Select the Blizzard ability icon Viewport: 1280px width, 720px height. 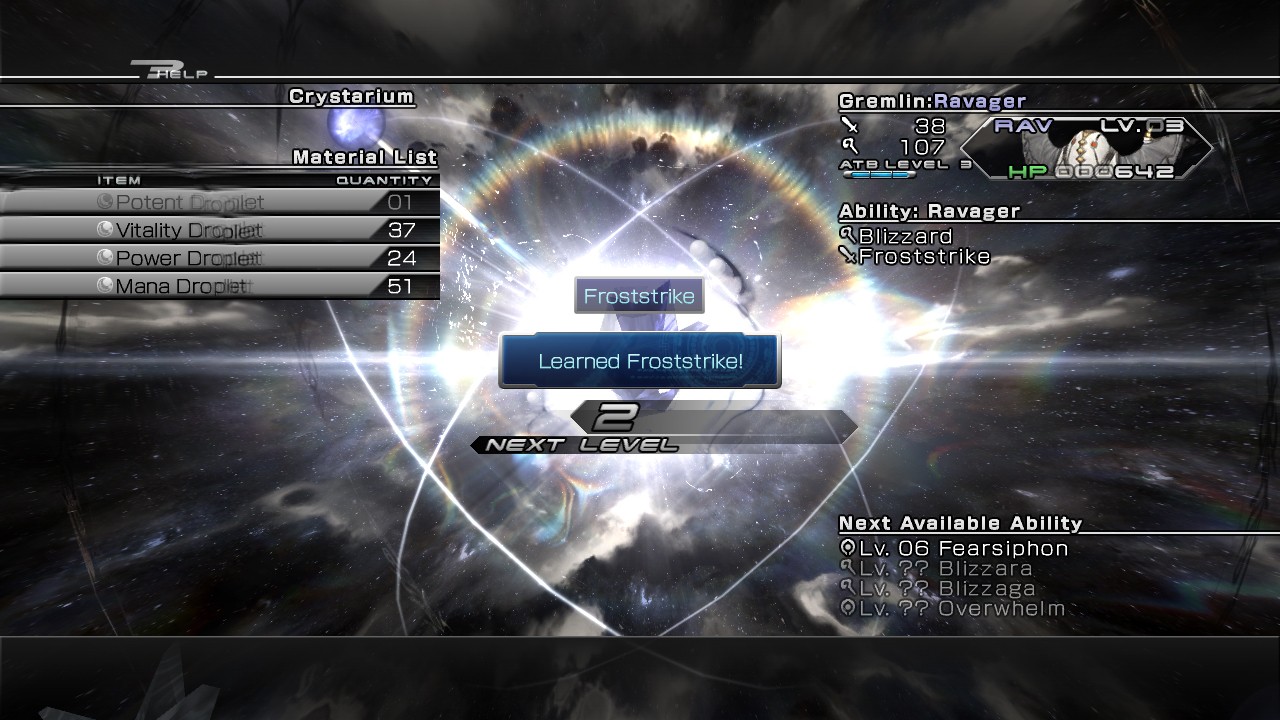pyautogui.click(x=849, y=236)
